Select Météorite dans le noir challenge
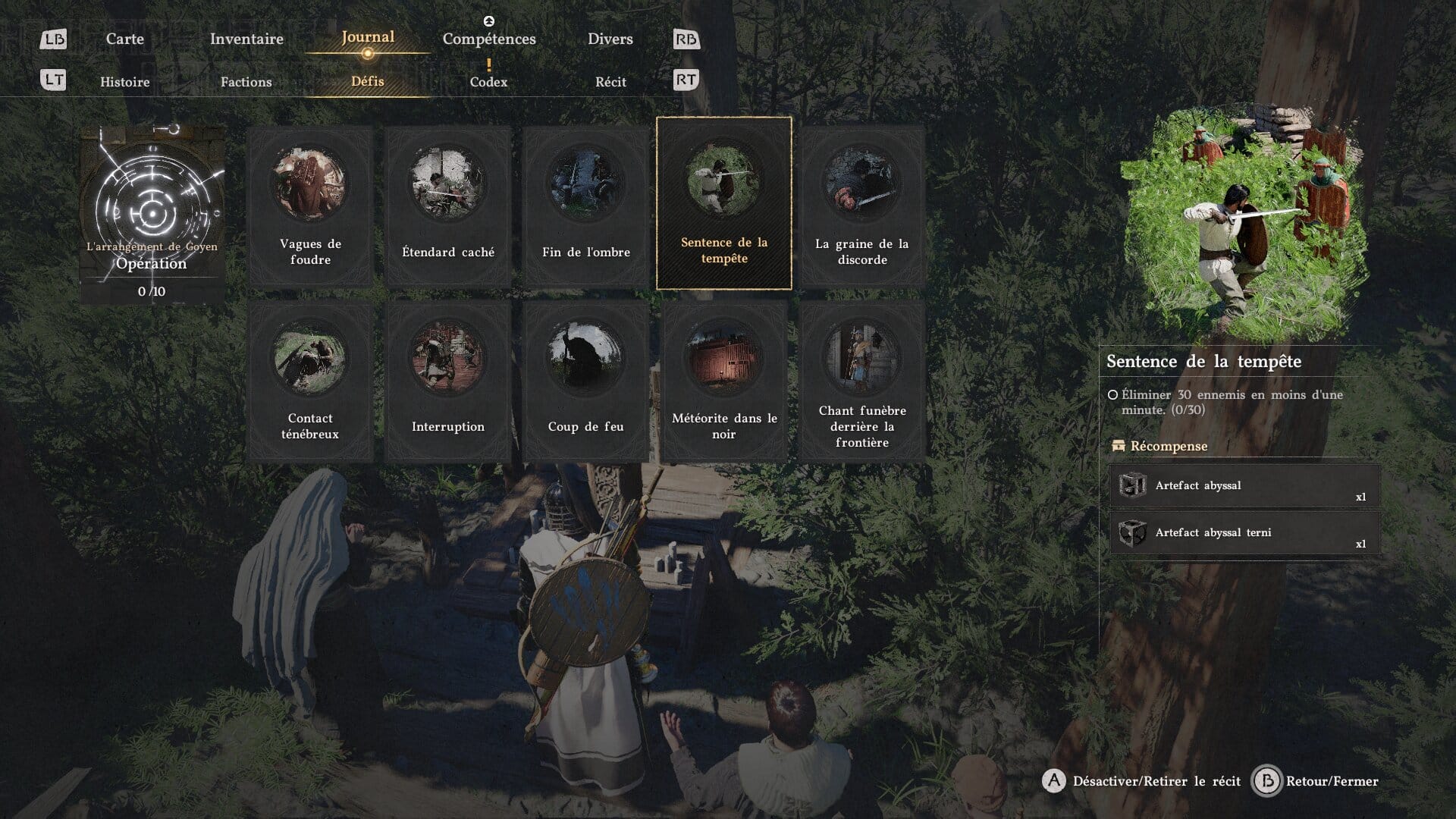Screen dimensions: 1456x819 pos(724,381)
